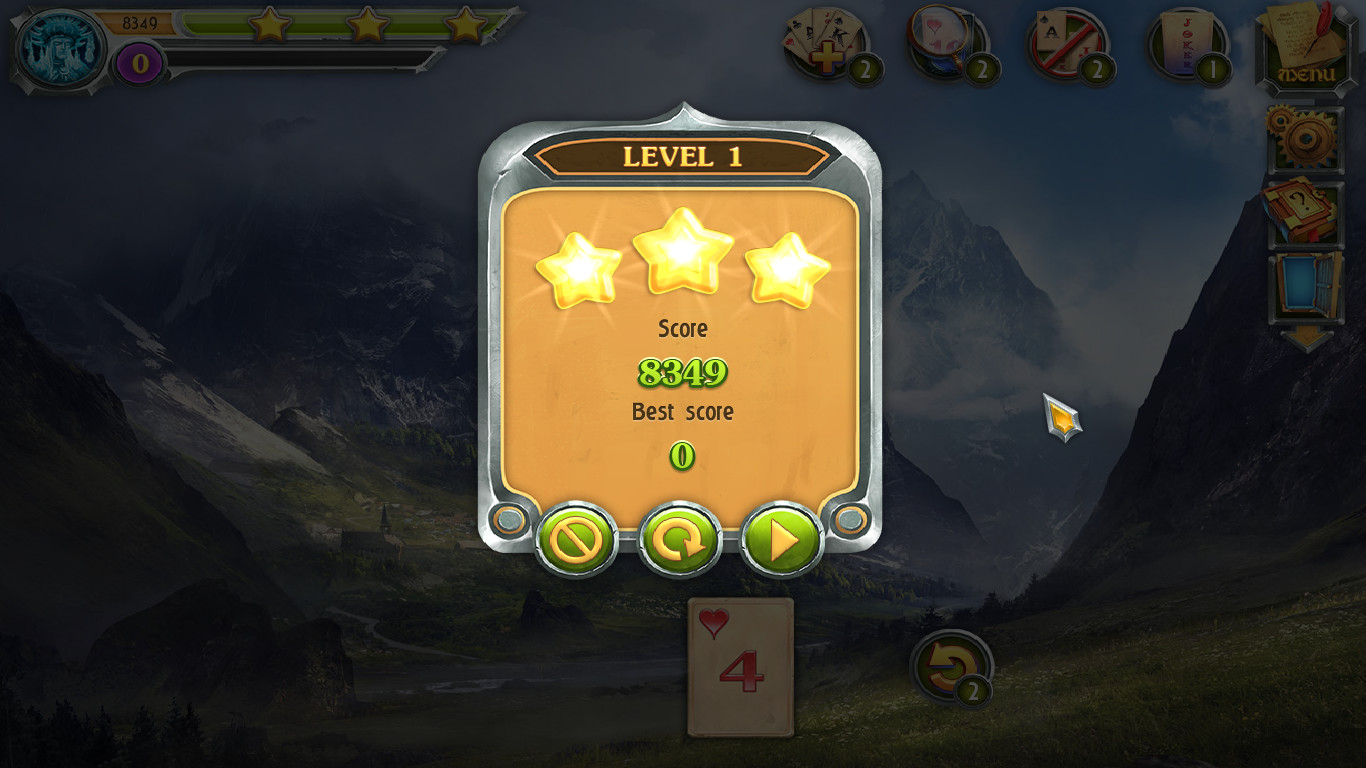1366x768 pixels.
Task: Click the green 8349 score number
Action: (x=682, y=373)
